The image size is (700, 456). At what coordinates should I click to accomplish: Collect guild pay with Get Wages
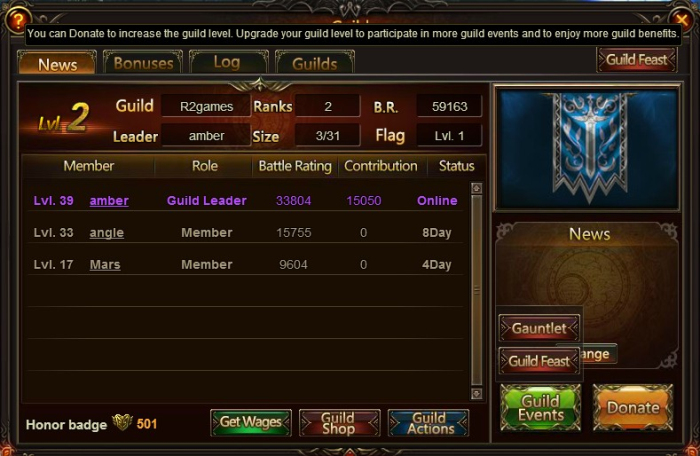tap(251, 423)
